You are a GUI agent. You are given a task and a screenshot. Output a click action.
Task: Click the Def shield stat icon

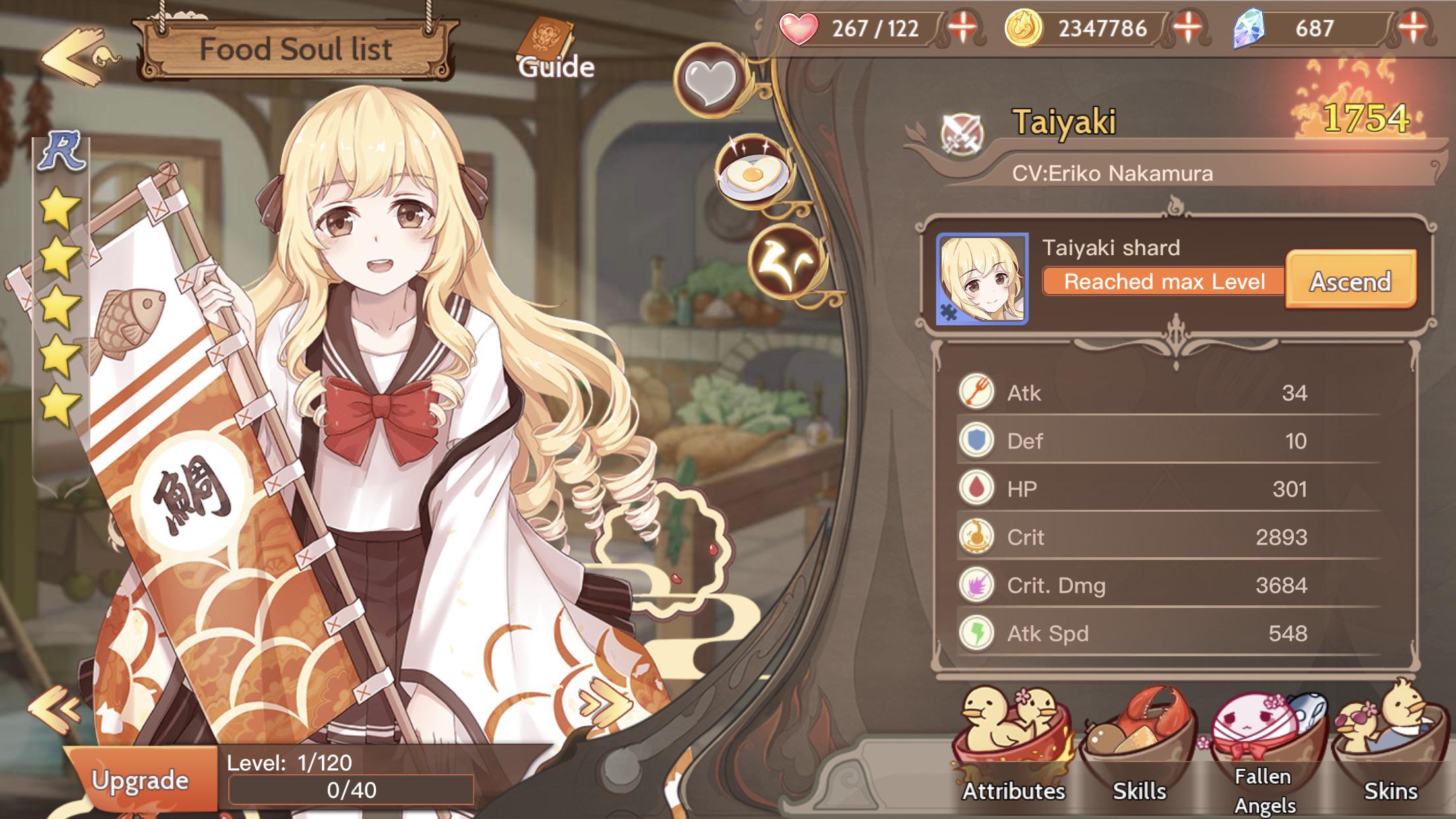979,440
